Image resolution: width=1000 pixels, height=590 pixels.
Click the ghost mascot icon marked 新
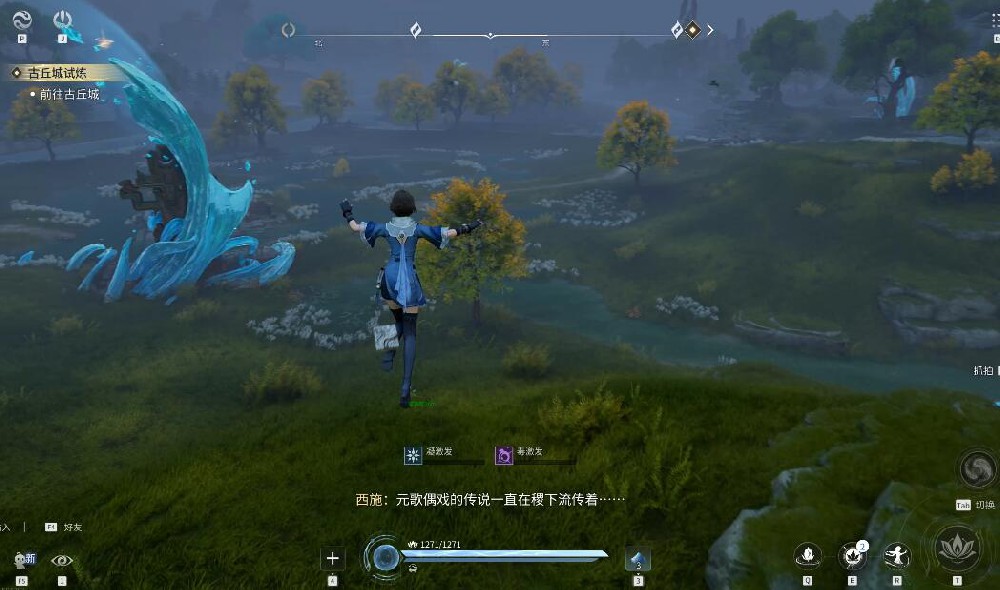[x=22, y=561]
